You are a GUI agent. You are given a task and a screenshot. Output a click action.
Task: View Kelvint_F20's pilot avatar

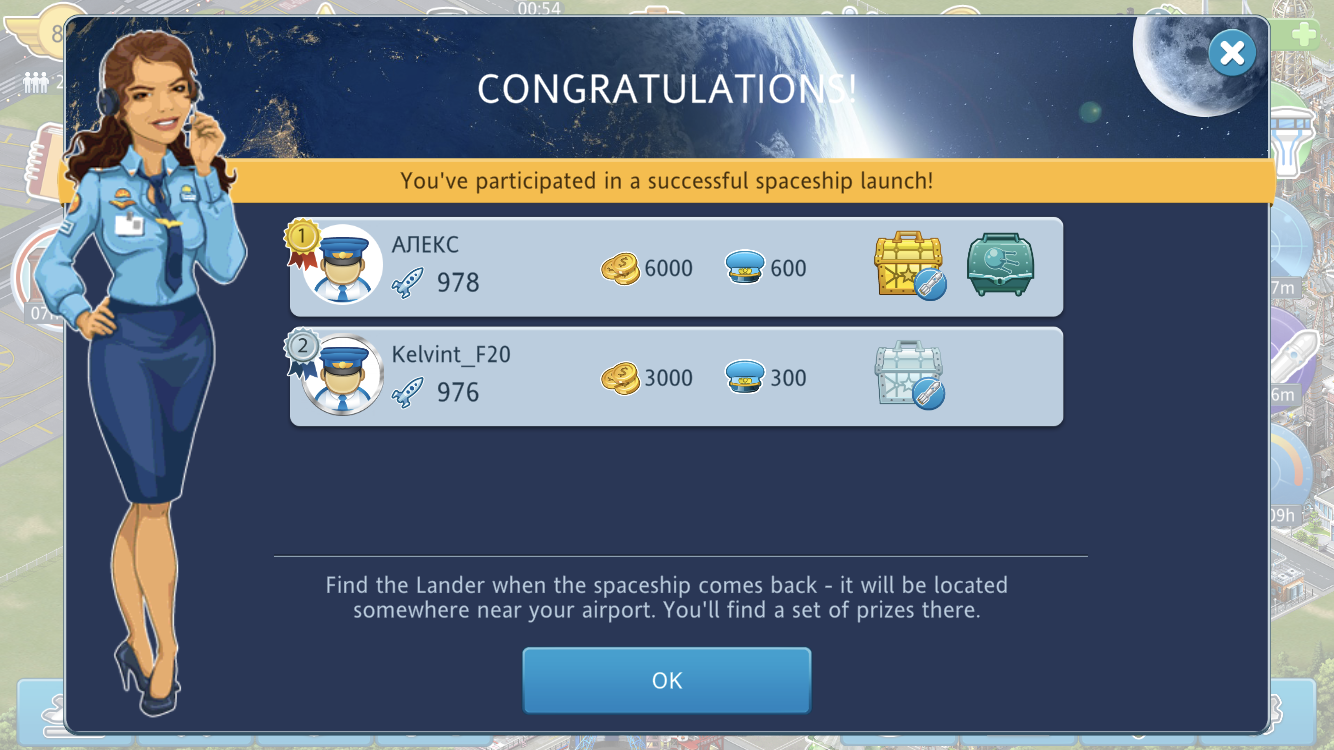coord(343,375)
